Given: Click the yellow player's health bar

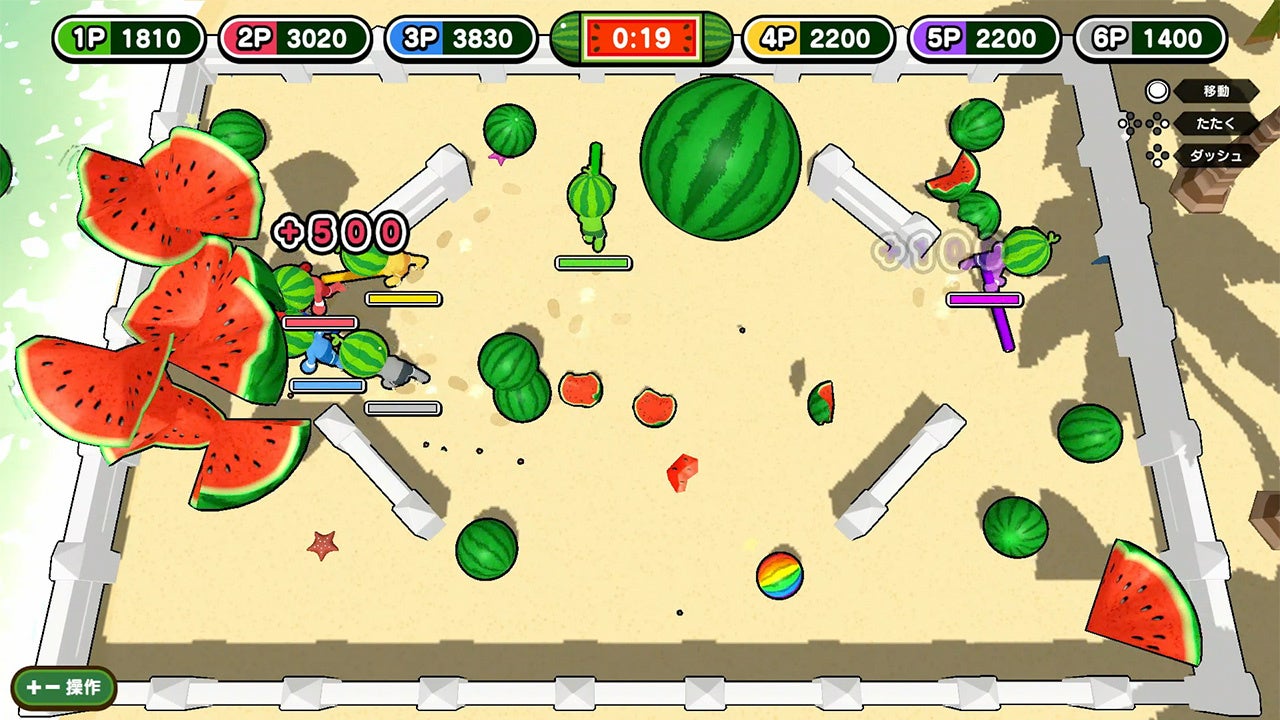Looking at the screenshot, I should (x=401, y=297).
